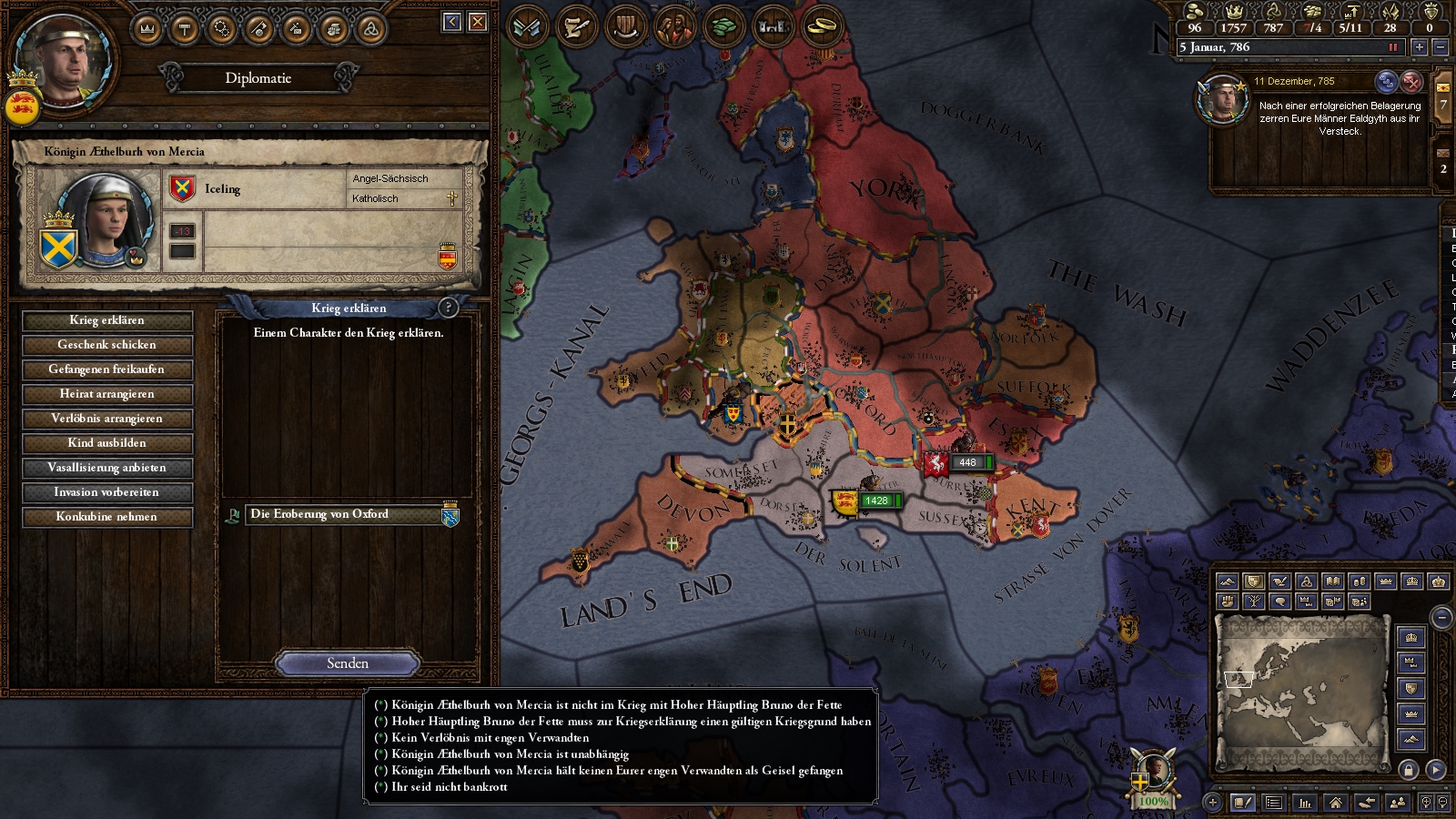Choose Konkubine nehmen option
Image resolution: width=1456 pixels, height=819 pixels.
click(x=106, y=517)
